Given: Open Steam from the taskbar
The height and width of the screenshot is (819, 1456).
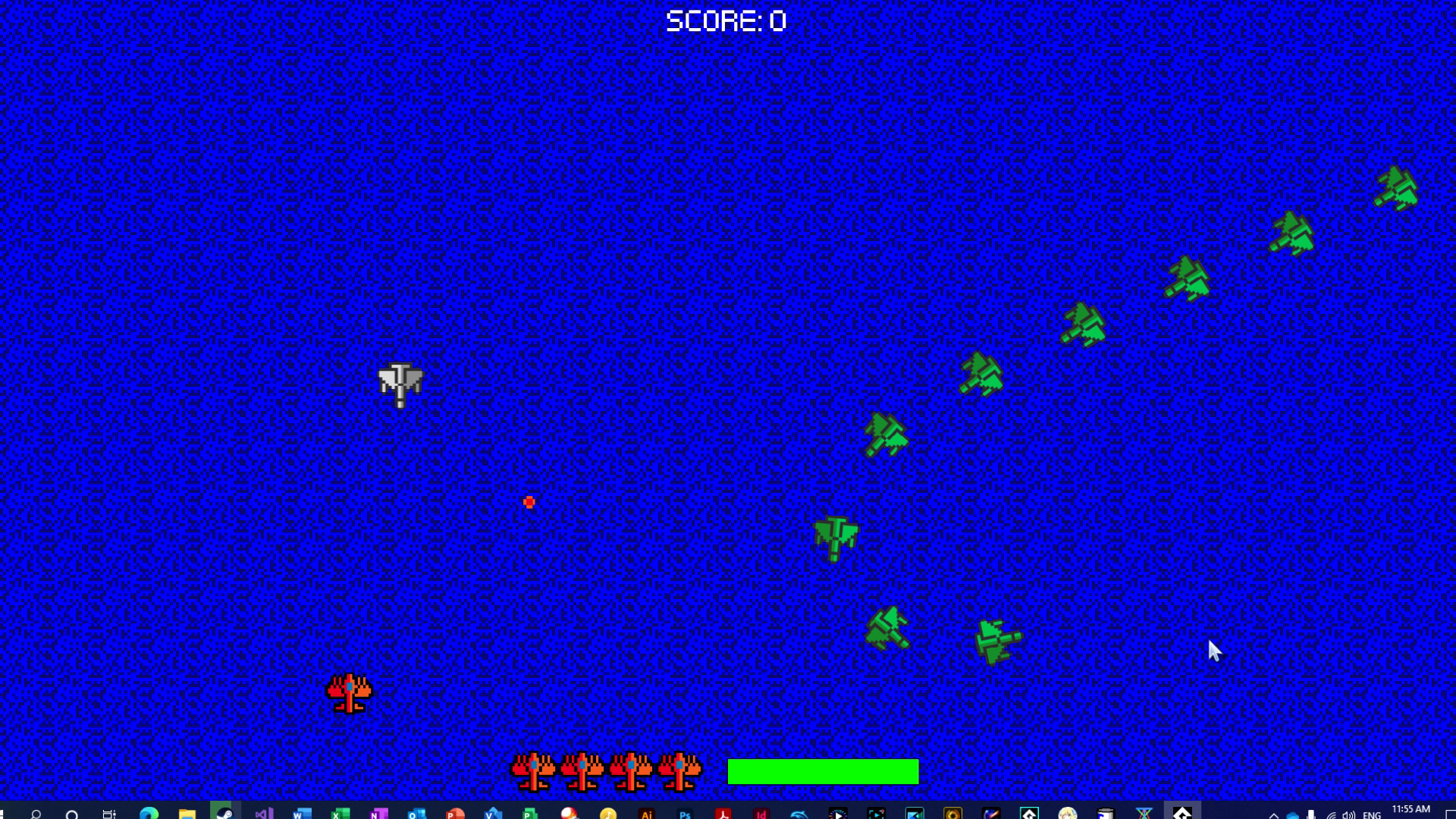Looking at the screenshot, I should (224, 811).
